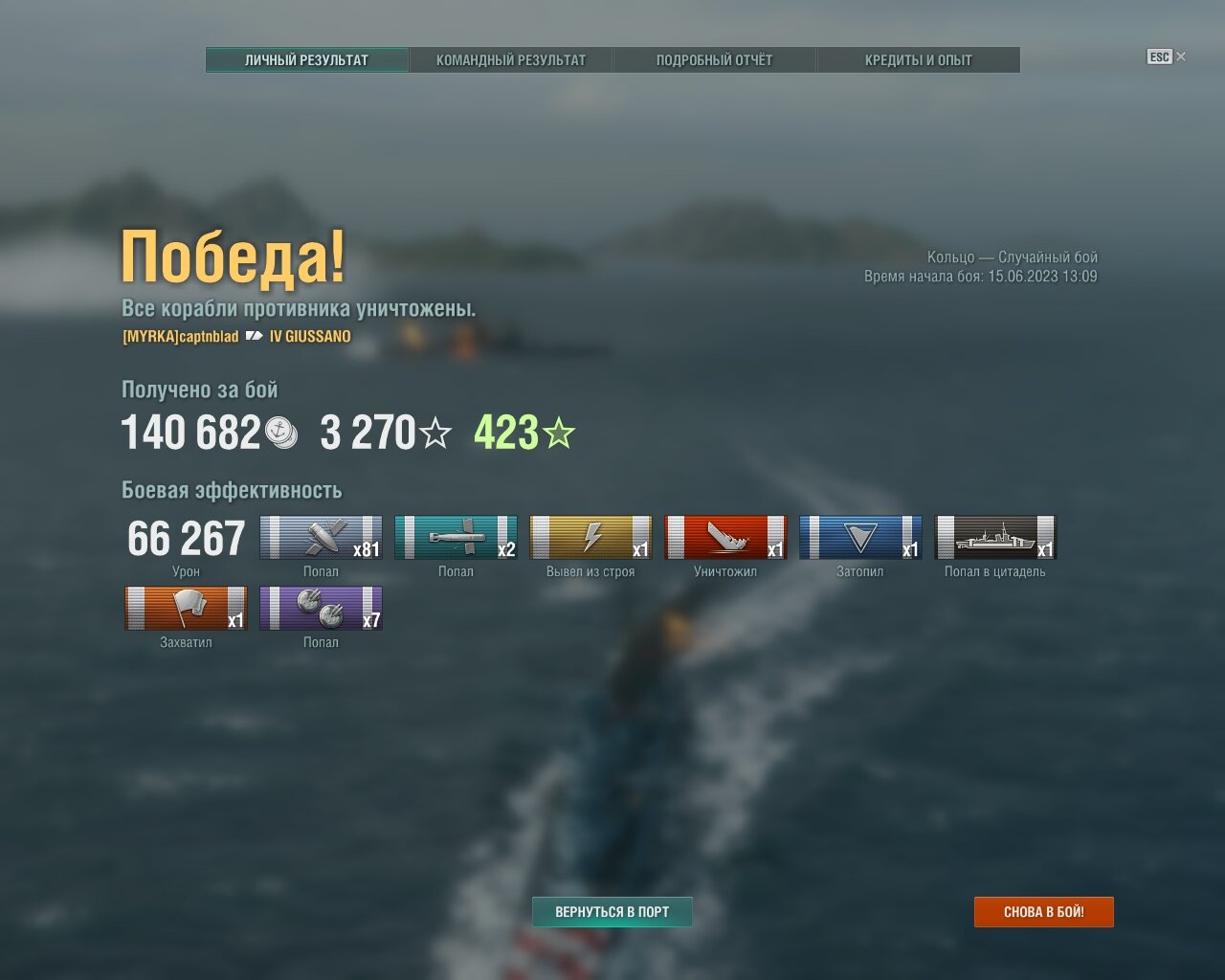The height and width of the screenshot is (980, 1225).
Task: Start another battle with Снова в бой
Action: point(1043,912)
